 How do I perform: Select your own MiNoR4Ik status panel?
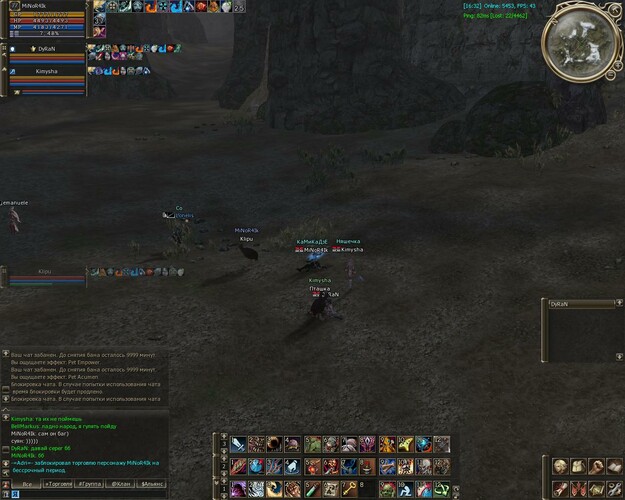pyautogui.click(x=45, y=19)
